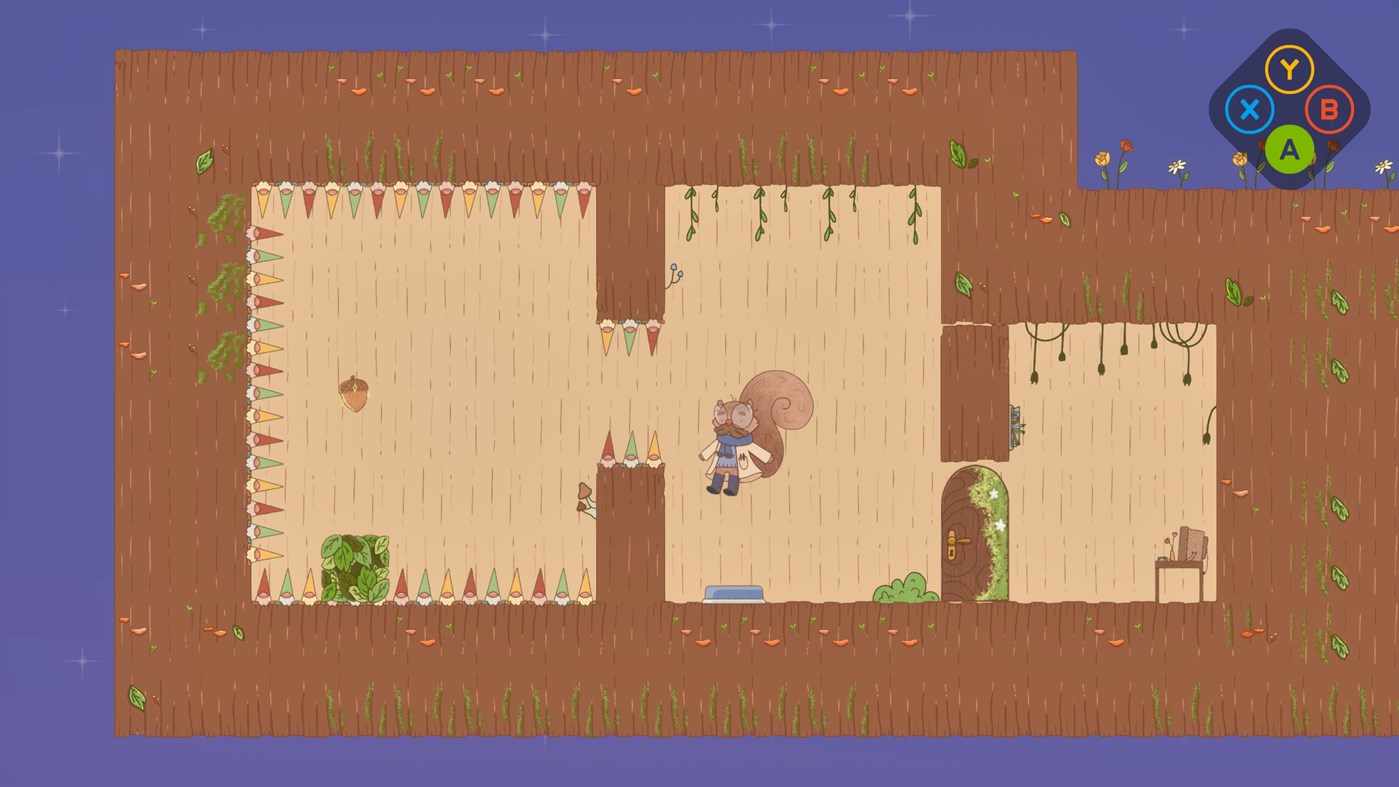Click the door's golden handle
The width and height of the screenshot is (1399, 787).
click(958, 538)
